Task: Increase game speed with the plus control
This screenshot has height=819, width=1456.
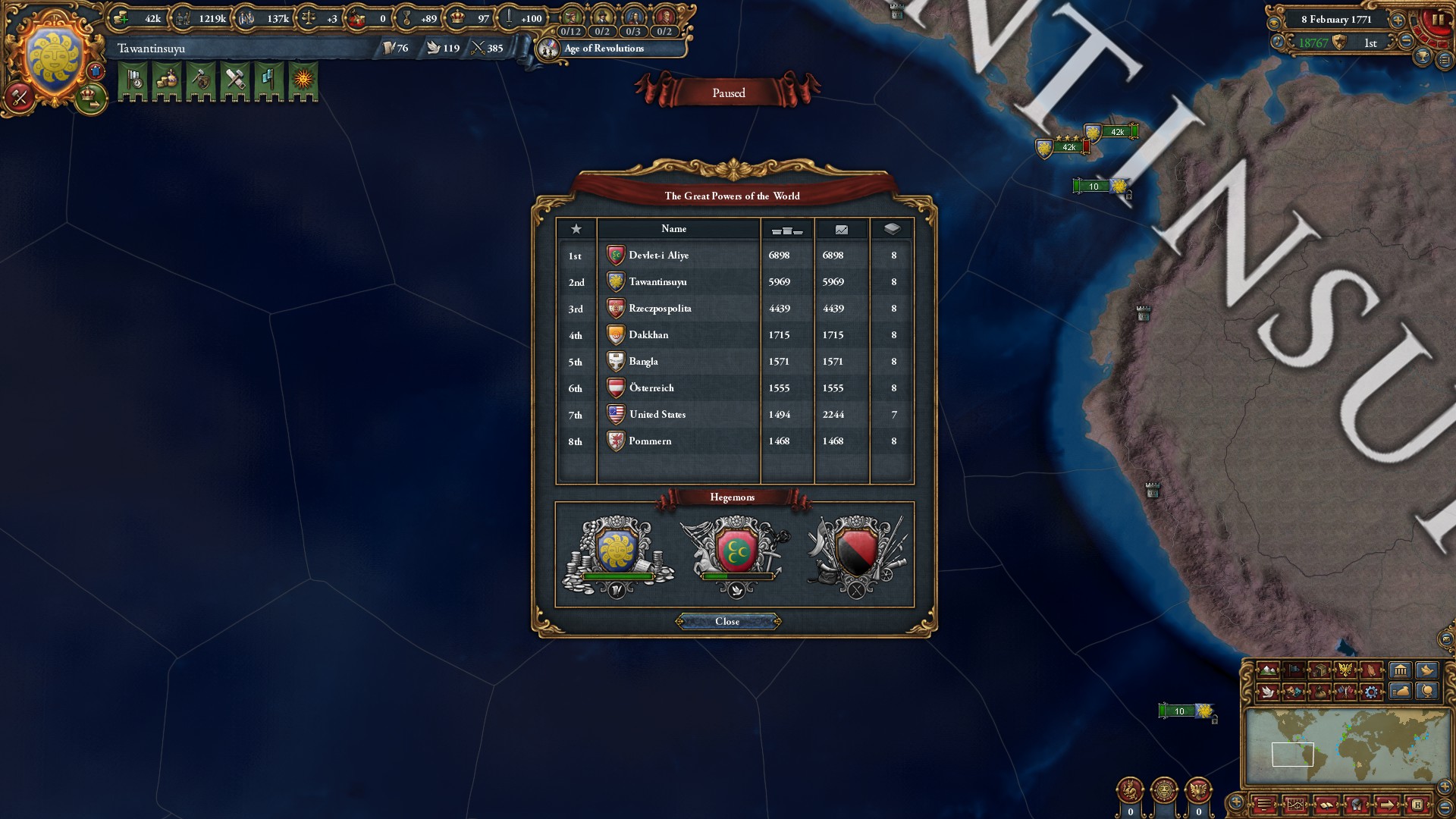Action: (x=1398, y=20)
